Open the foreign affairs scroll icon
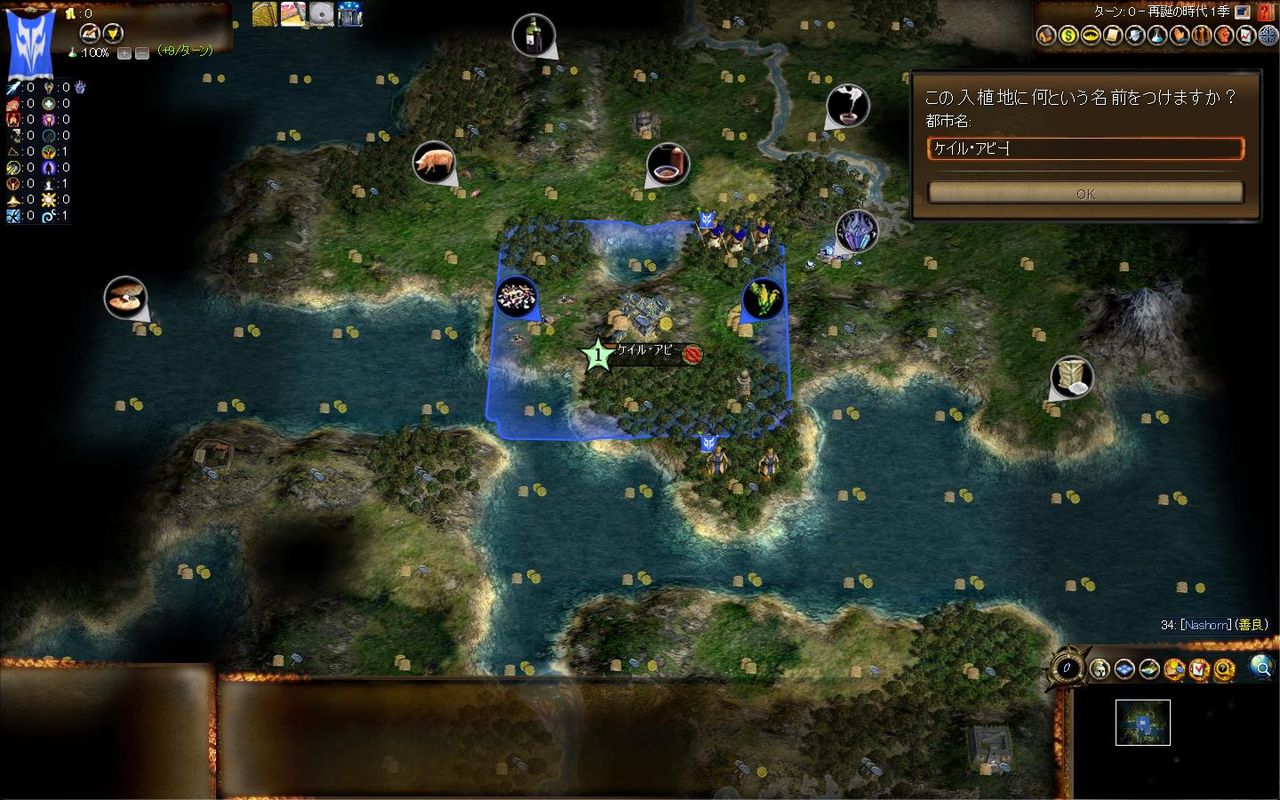 point(1112,36)
